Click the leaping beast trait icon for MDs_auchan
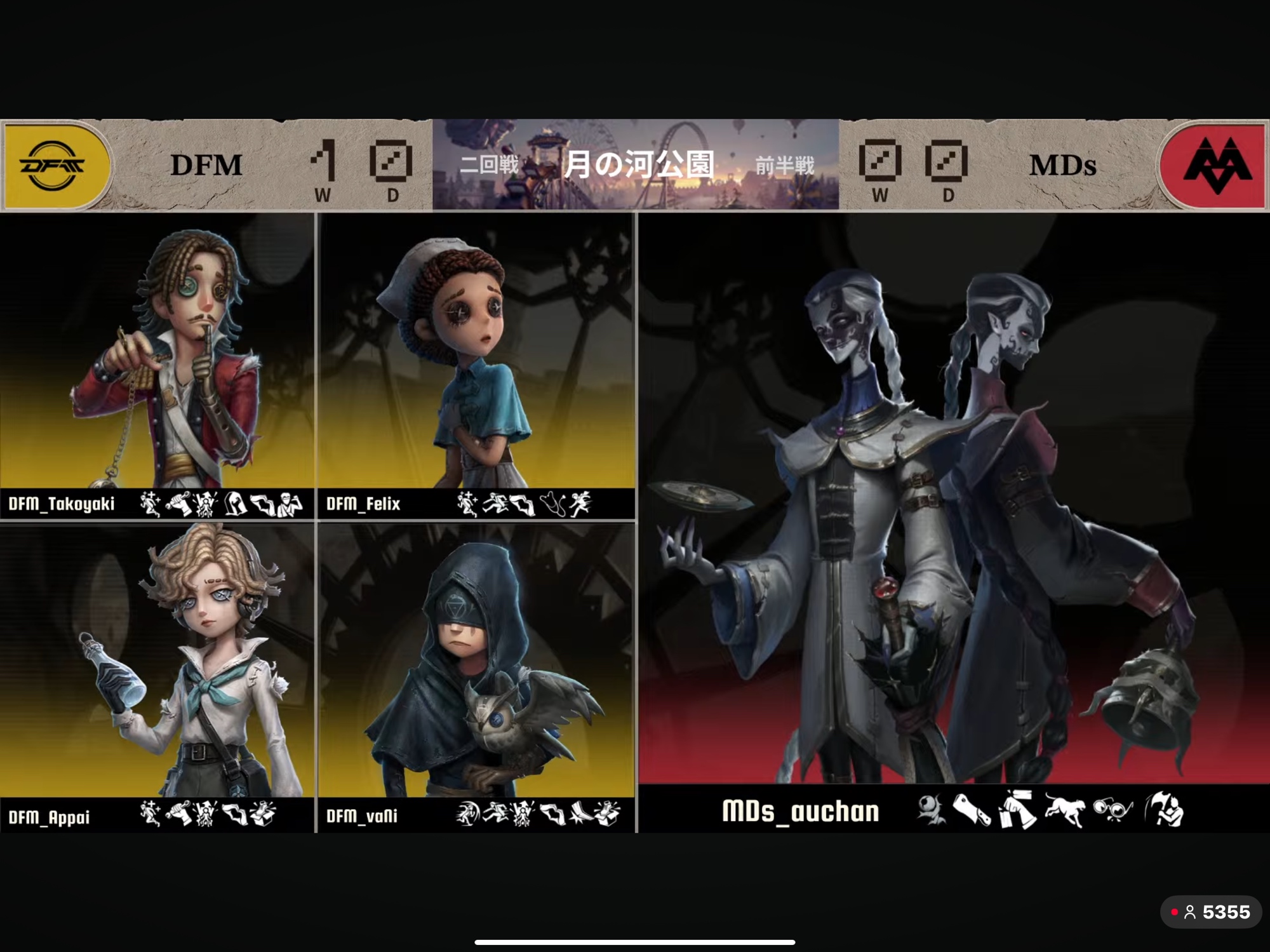 coord(1065,811)
